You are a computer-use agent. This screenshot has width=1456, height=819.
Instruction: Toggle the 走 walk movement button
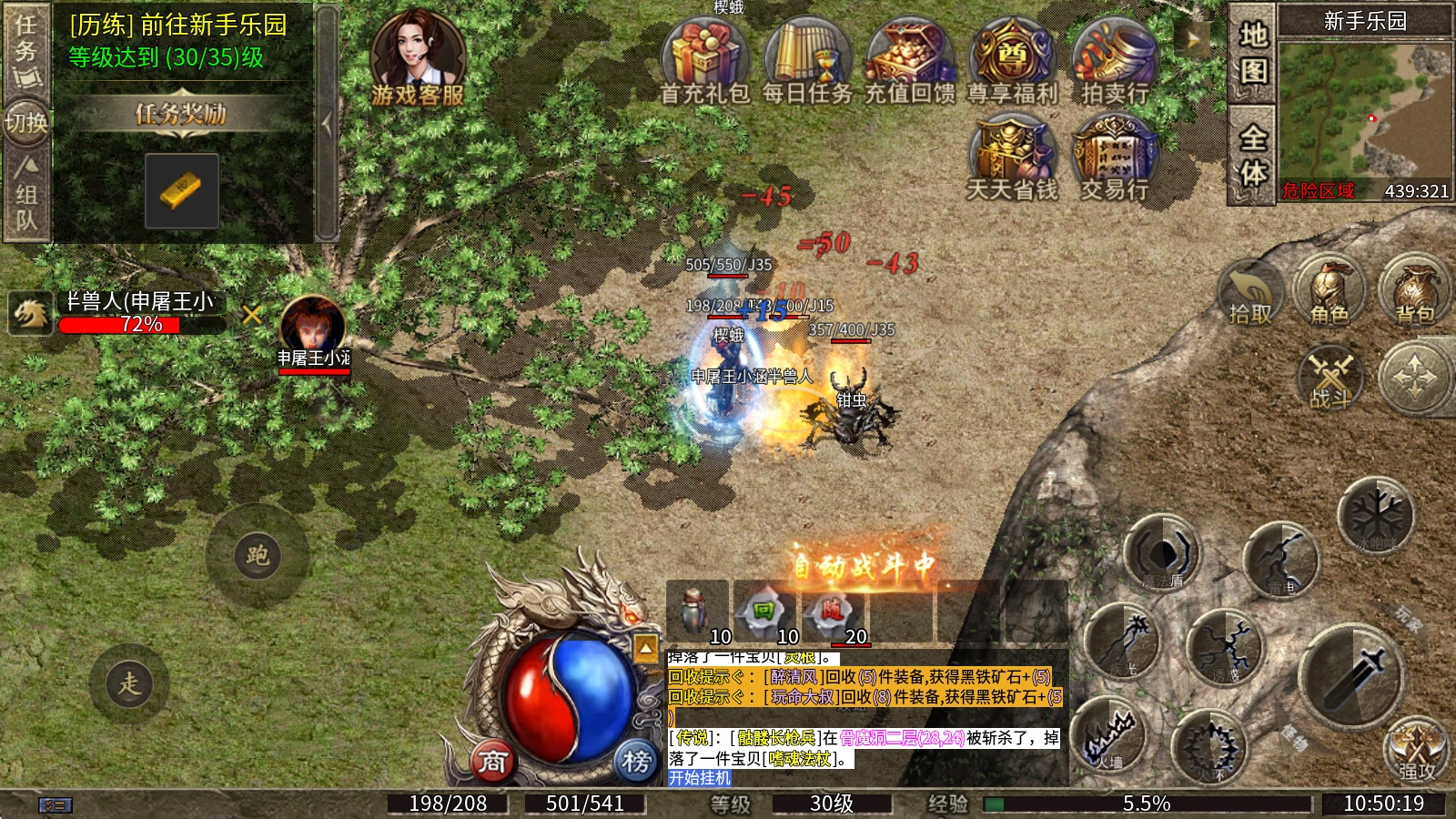click(129, 683)
